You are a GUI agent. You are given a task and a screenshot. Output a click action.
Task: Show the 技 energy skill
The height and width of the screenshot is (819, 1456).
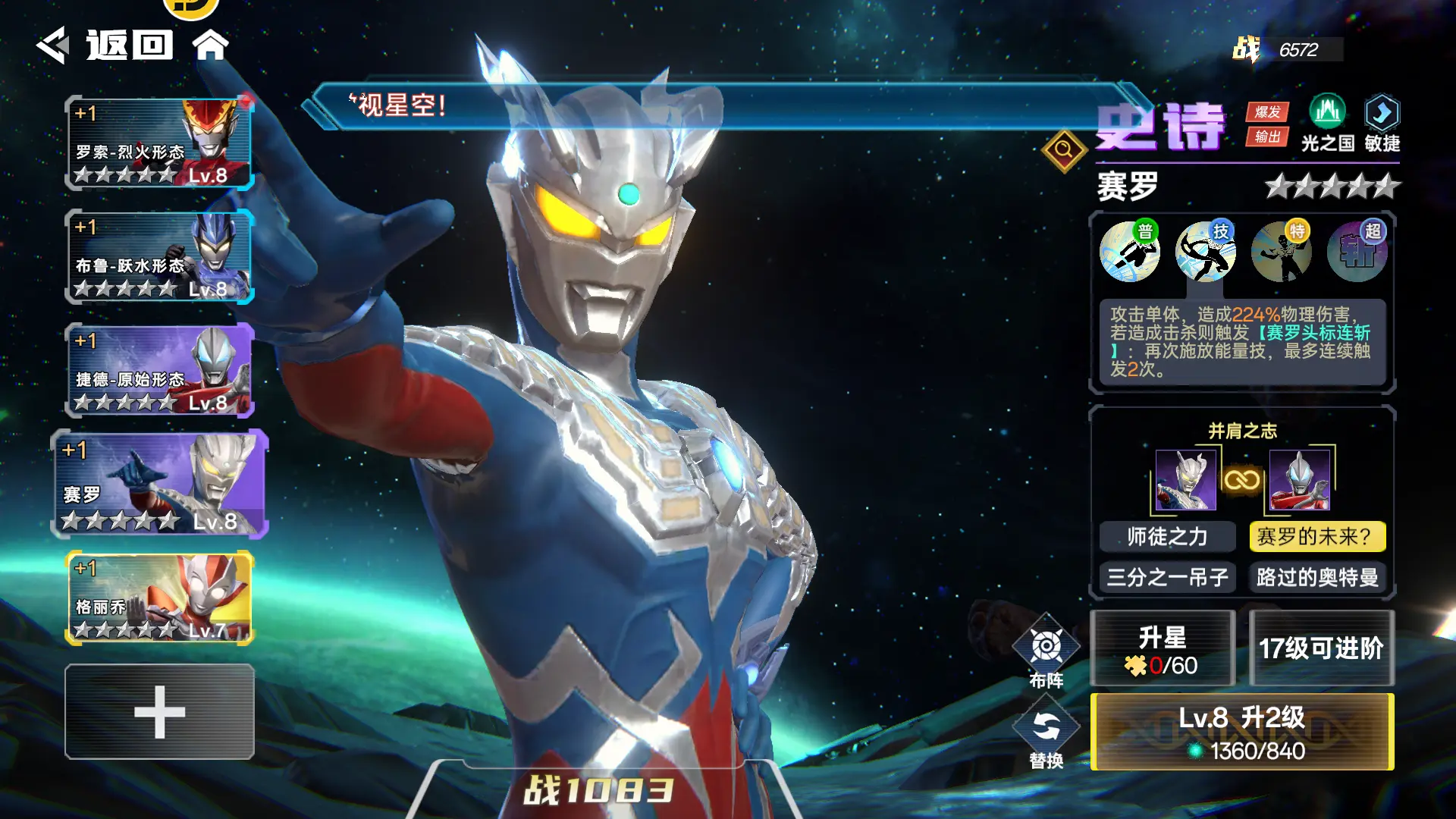pyautogui.click(x=1205, y=252)
